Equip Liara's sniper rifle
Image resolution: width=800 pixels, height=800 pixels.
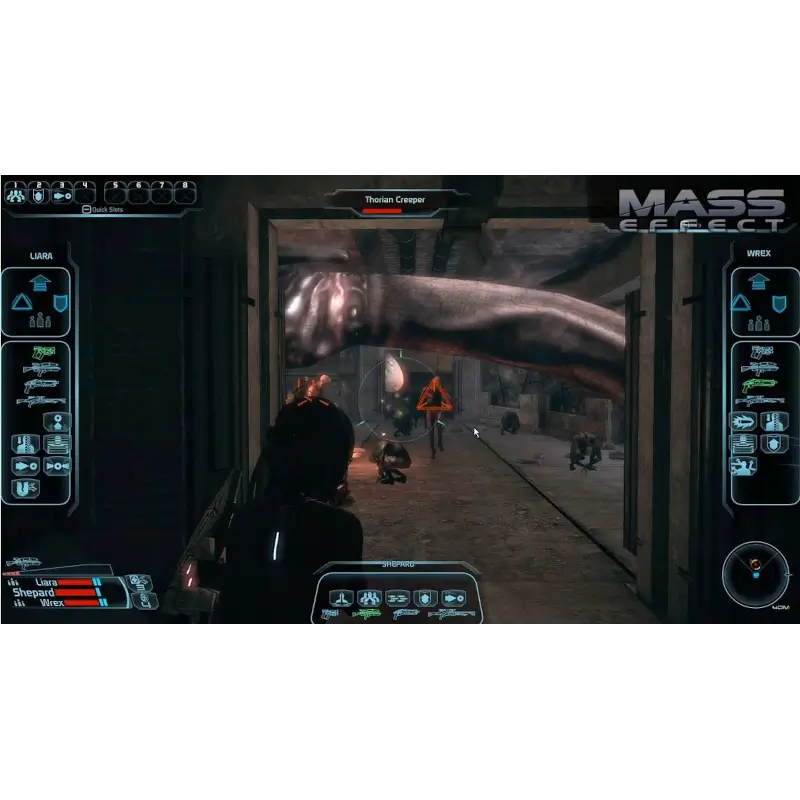[x=40, y=401]
